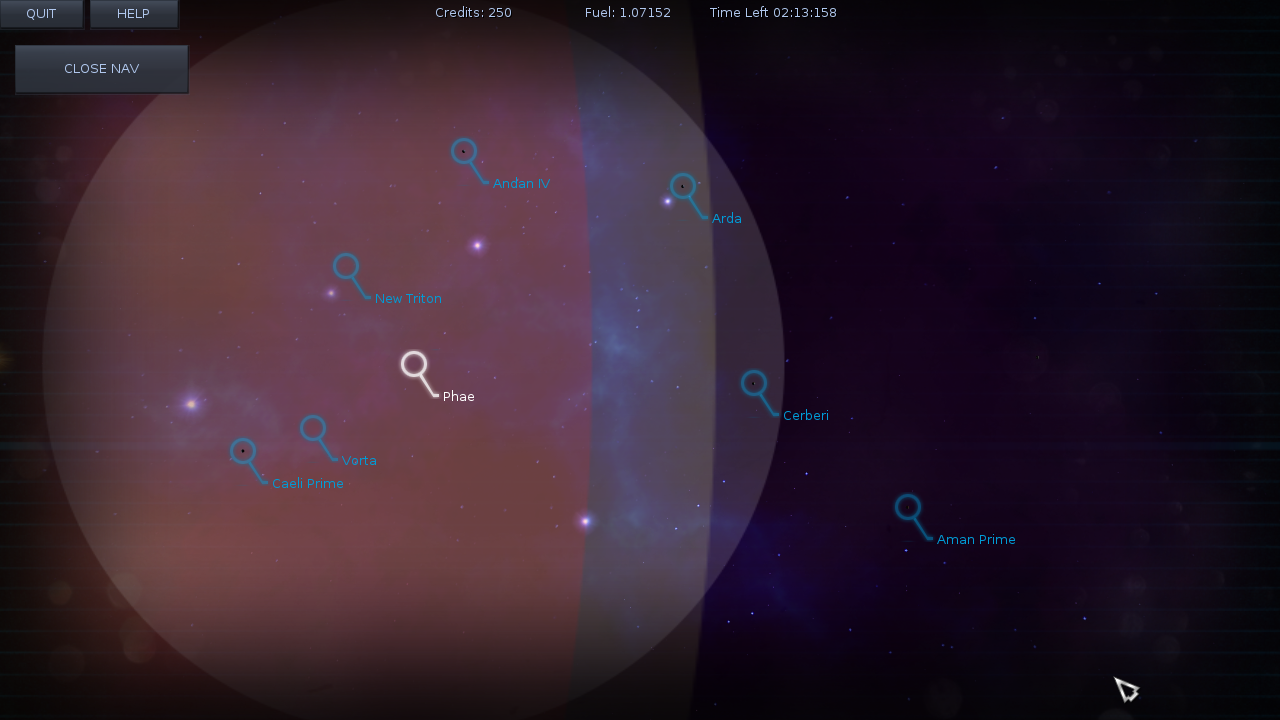The height and width of the screenshot is (720, 1280).
Task: Choose the Arda star system marker
Action: point(683,186)
